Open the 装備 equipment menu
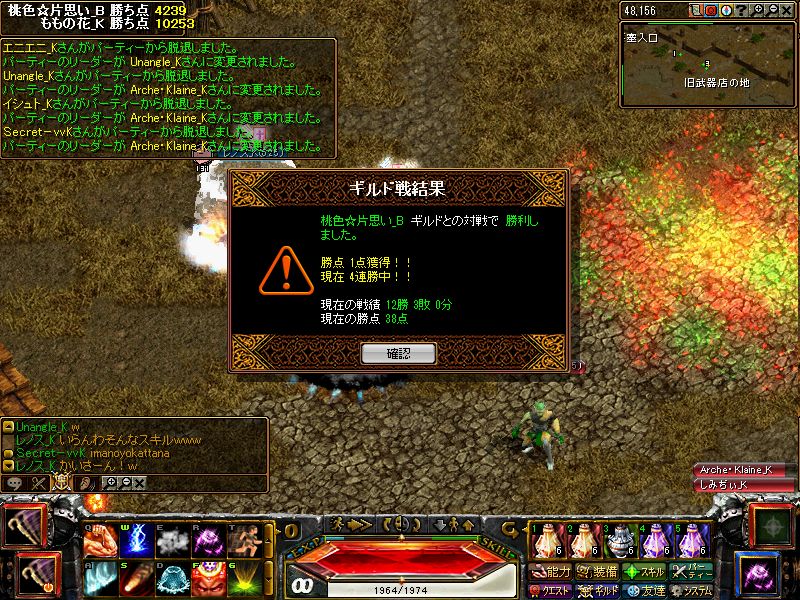Viewport: 800px width, 600px height. (598, 572)
